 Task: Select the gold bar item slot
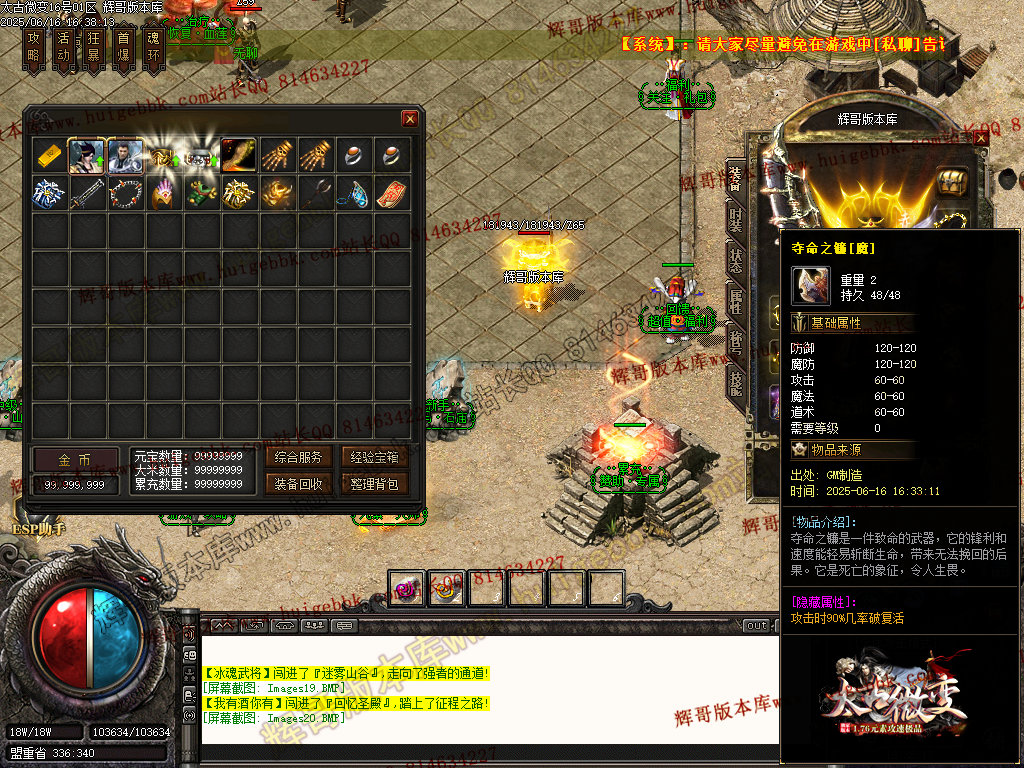click(x=49, y=155)
